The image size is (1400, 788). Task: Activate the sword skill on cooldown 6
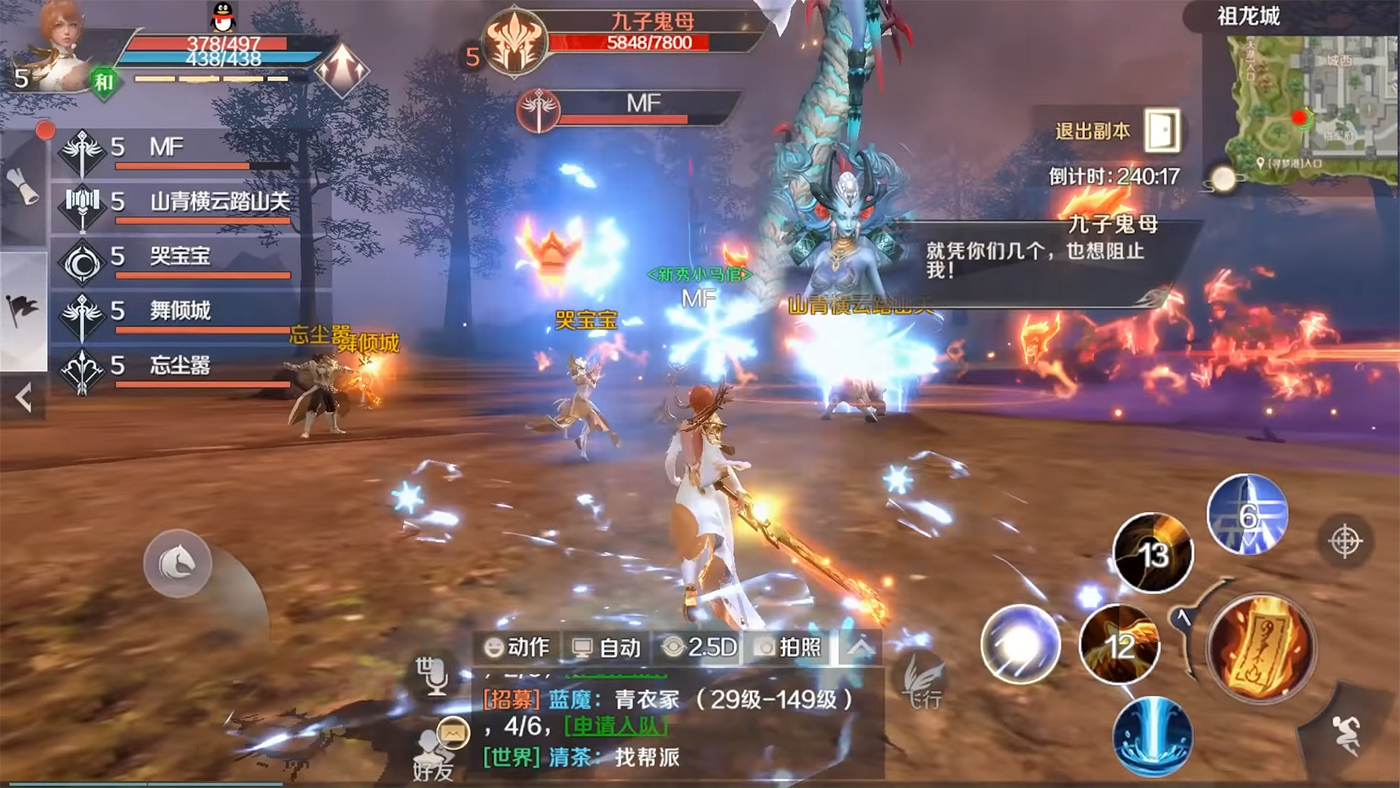point(1247,514)
